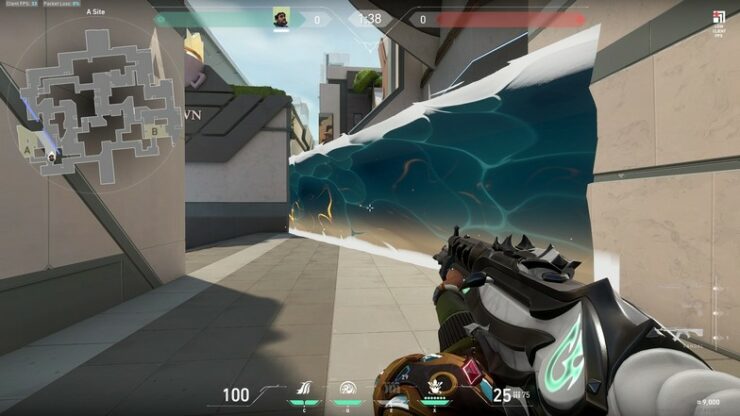740x416 pixels.
Task: Select the player portrait in the top bar
Action: (x=281, y=18)
